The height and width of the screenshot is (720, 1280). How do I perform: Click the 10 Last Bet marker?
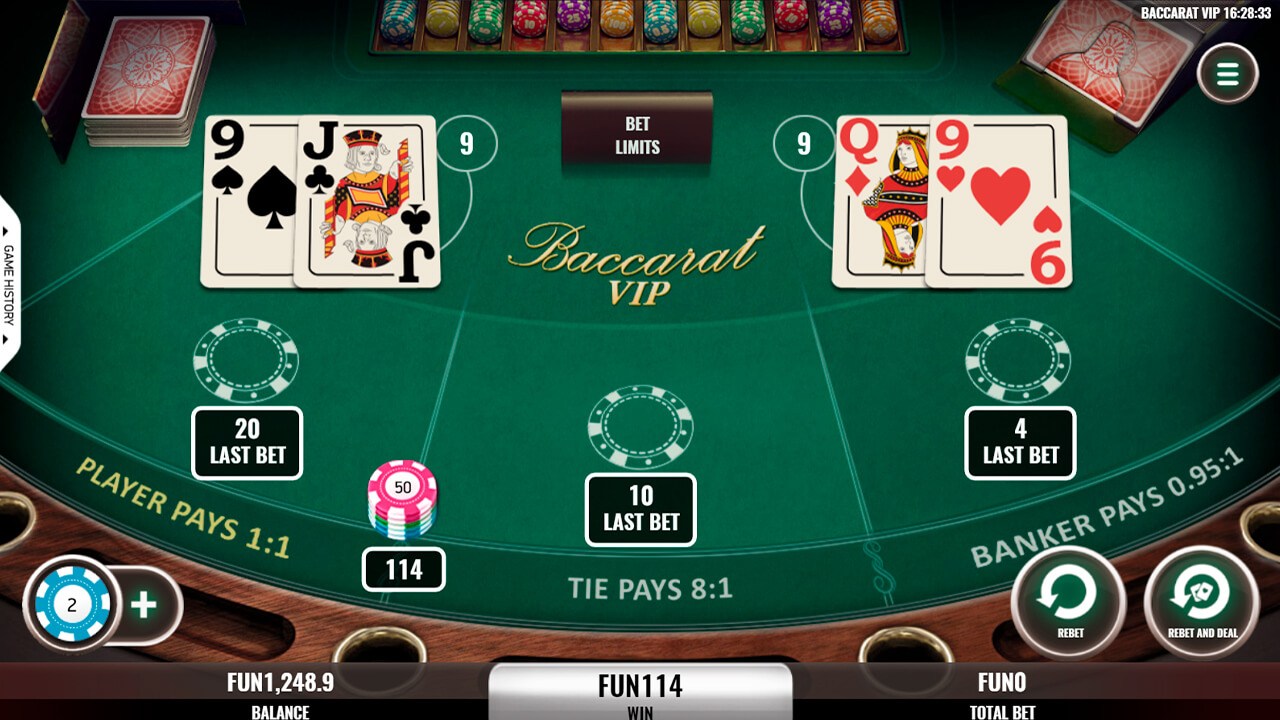(640, 508)
